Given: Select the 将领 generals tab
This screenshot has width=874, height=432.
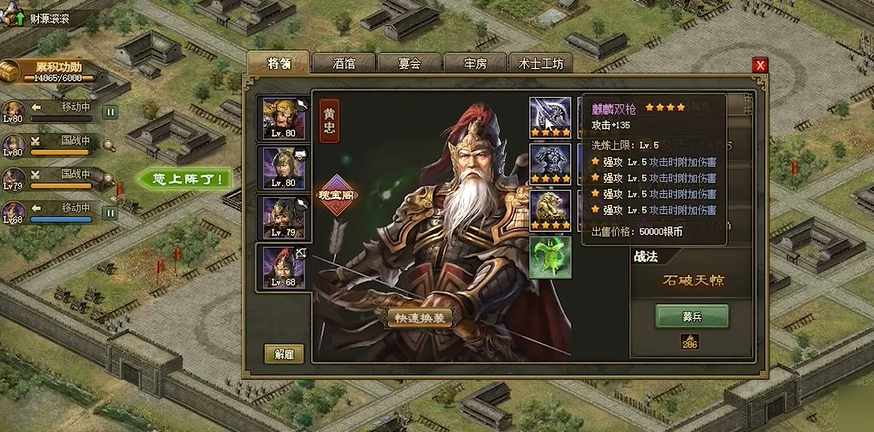Looking at the screenshot, I should [x=279, y=62].
